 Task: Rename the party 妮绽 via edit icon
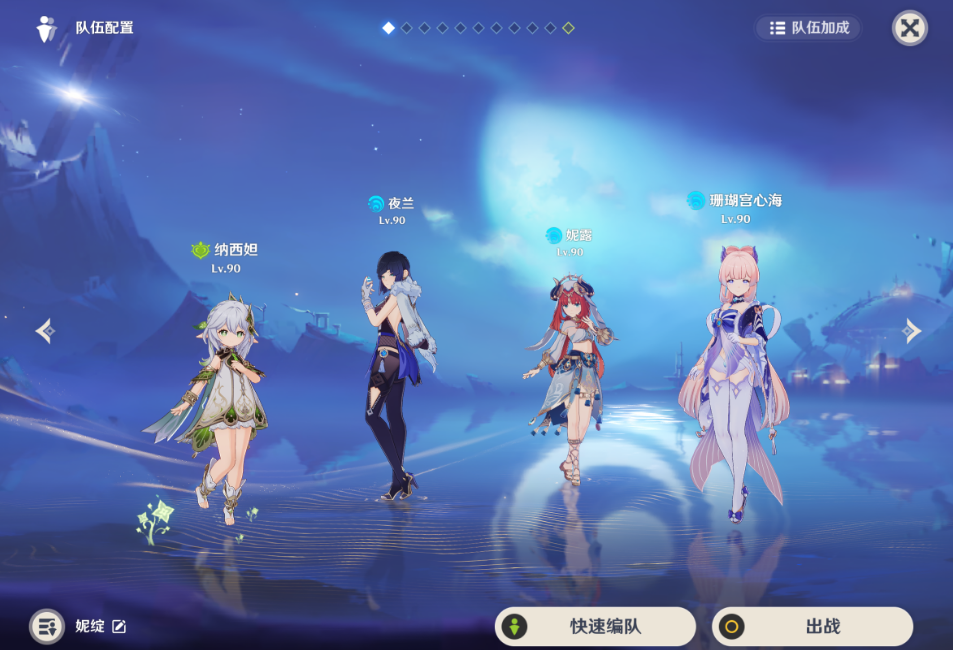click(119, 627)
